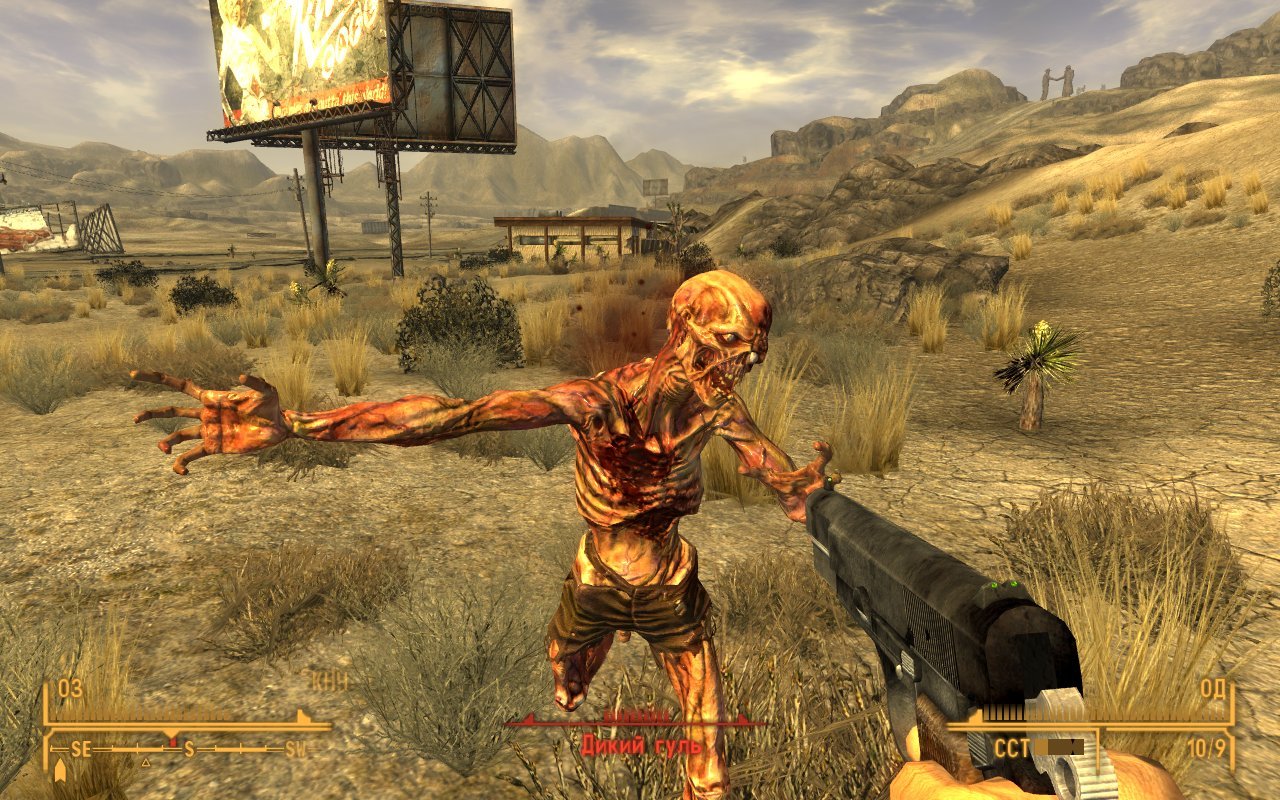Select the triangle location marker on the compass
This screenshot has height=800, width=1280.
point(146,762)
